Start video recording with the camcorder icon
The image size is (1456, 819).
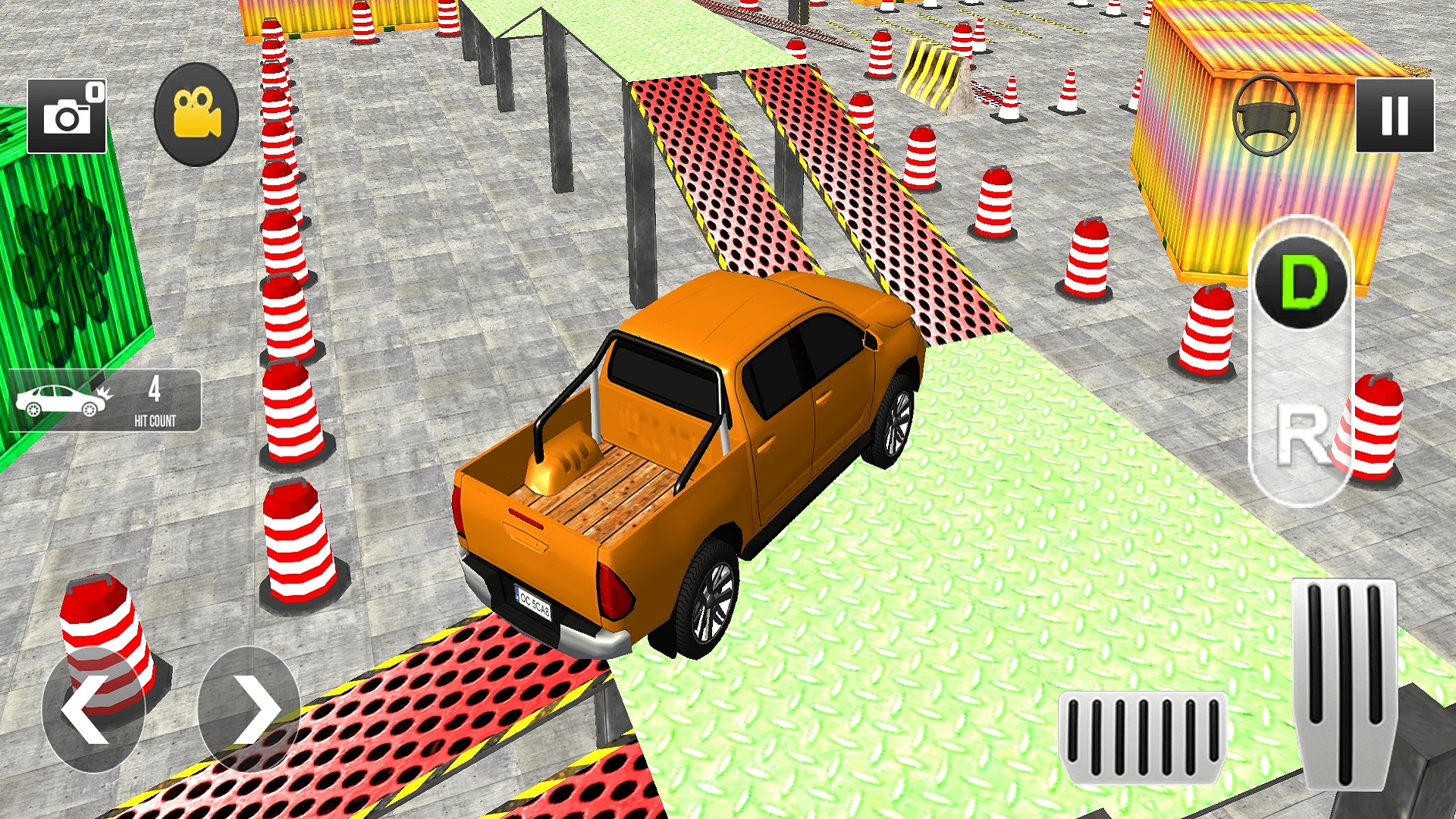195,112
